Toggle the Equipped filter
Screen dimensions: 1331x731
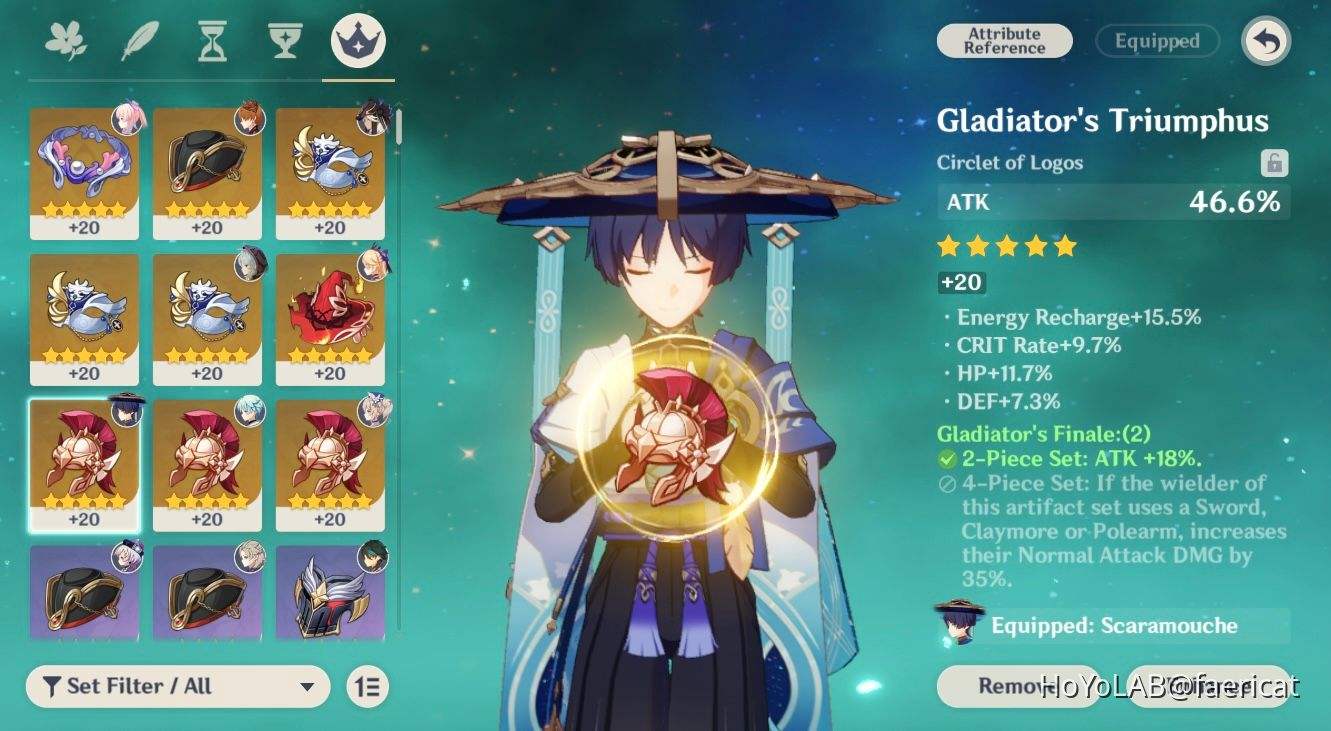(x=1156, y=41)
